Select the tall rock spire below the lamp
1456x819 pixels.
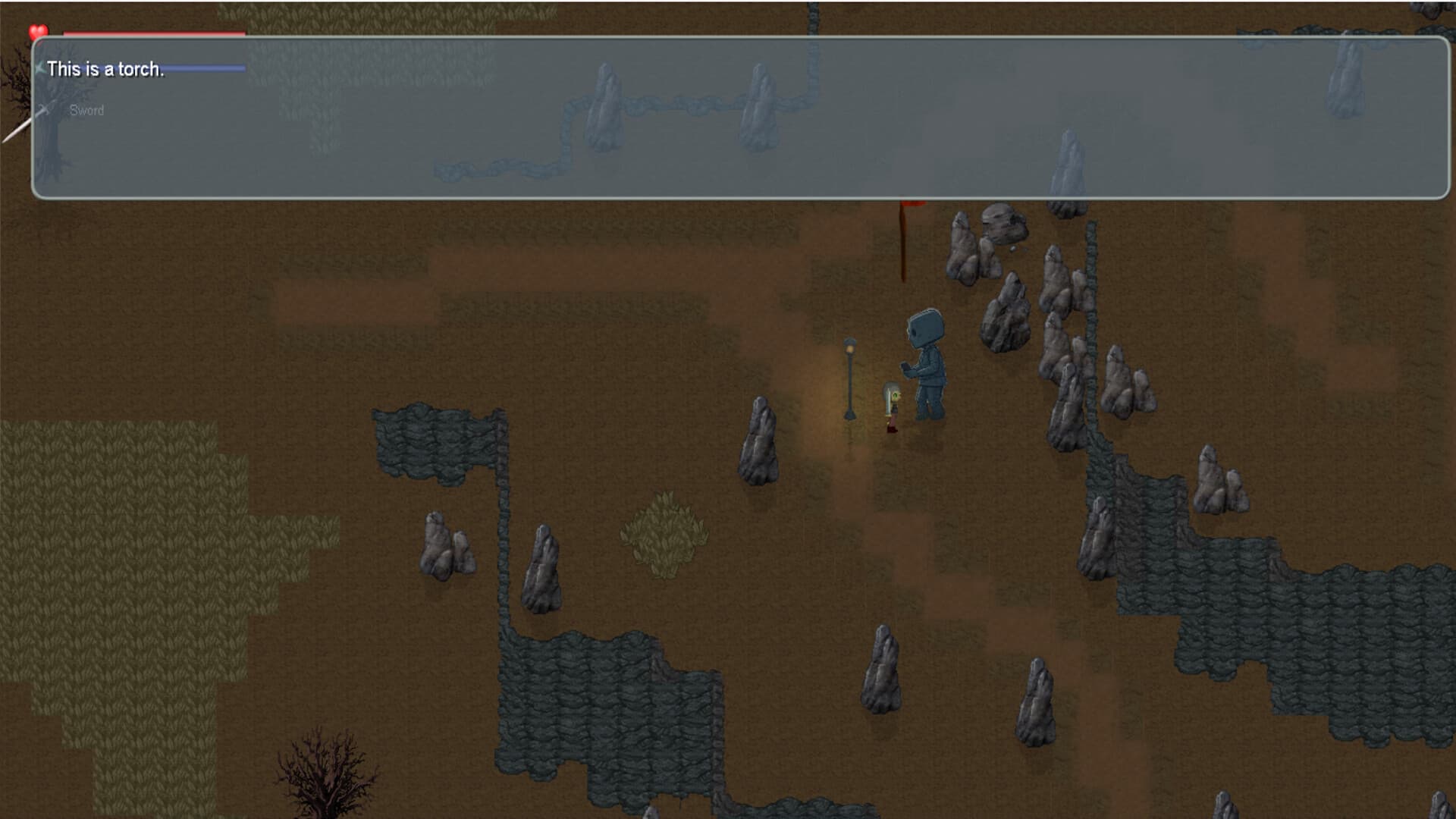(x=758, y=440)
